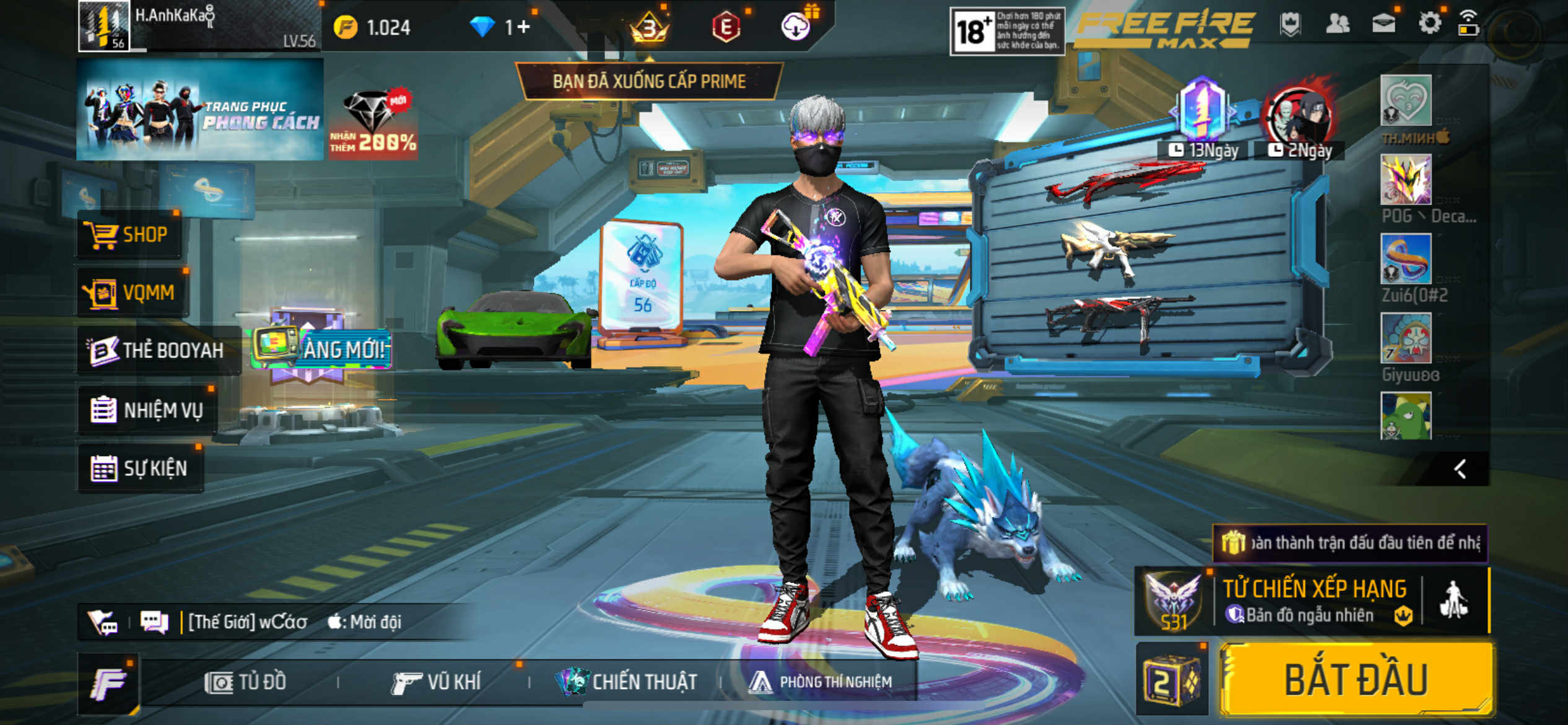Image resolution: width=1568 pixels, height=725 pixels.
Task: Open the mail envelope inbox
Action: 1383,24
